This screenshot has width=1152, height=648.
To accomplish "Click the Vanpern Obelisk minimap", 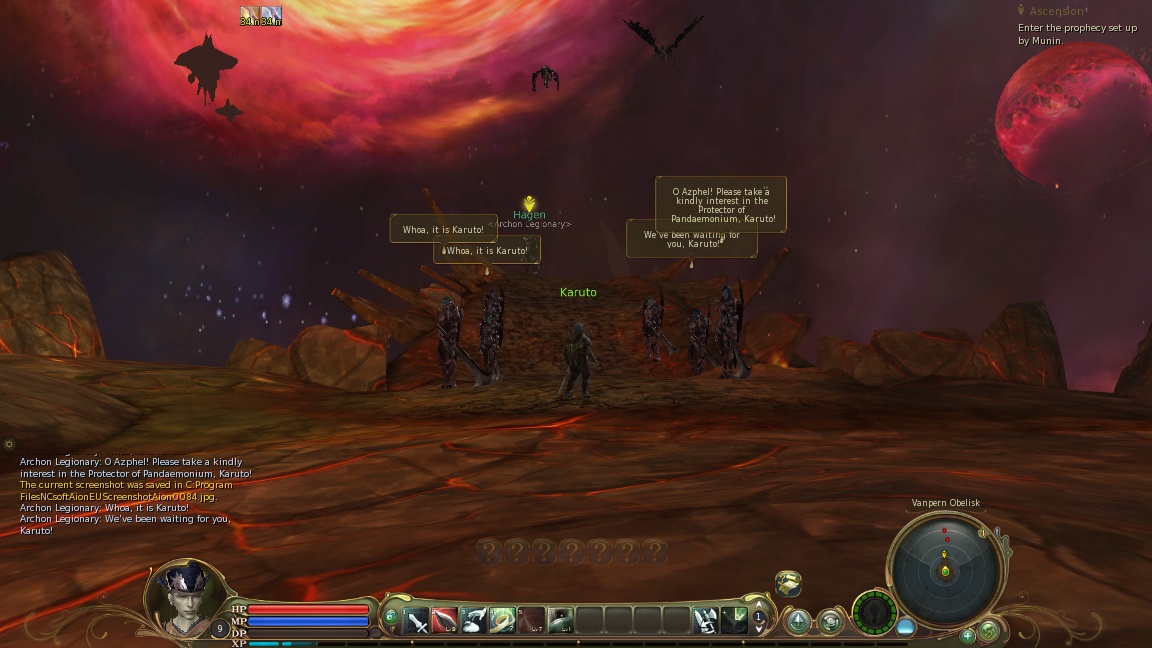I will coord(945,568).
